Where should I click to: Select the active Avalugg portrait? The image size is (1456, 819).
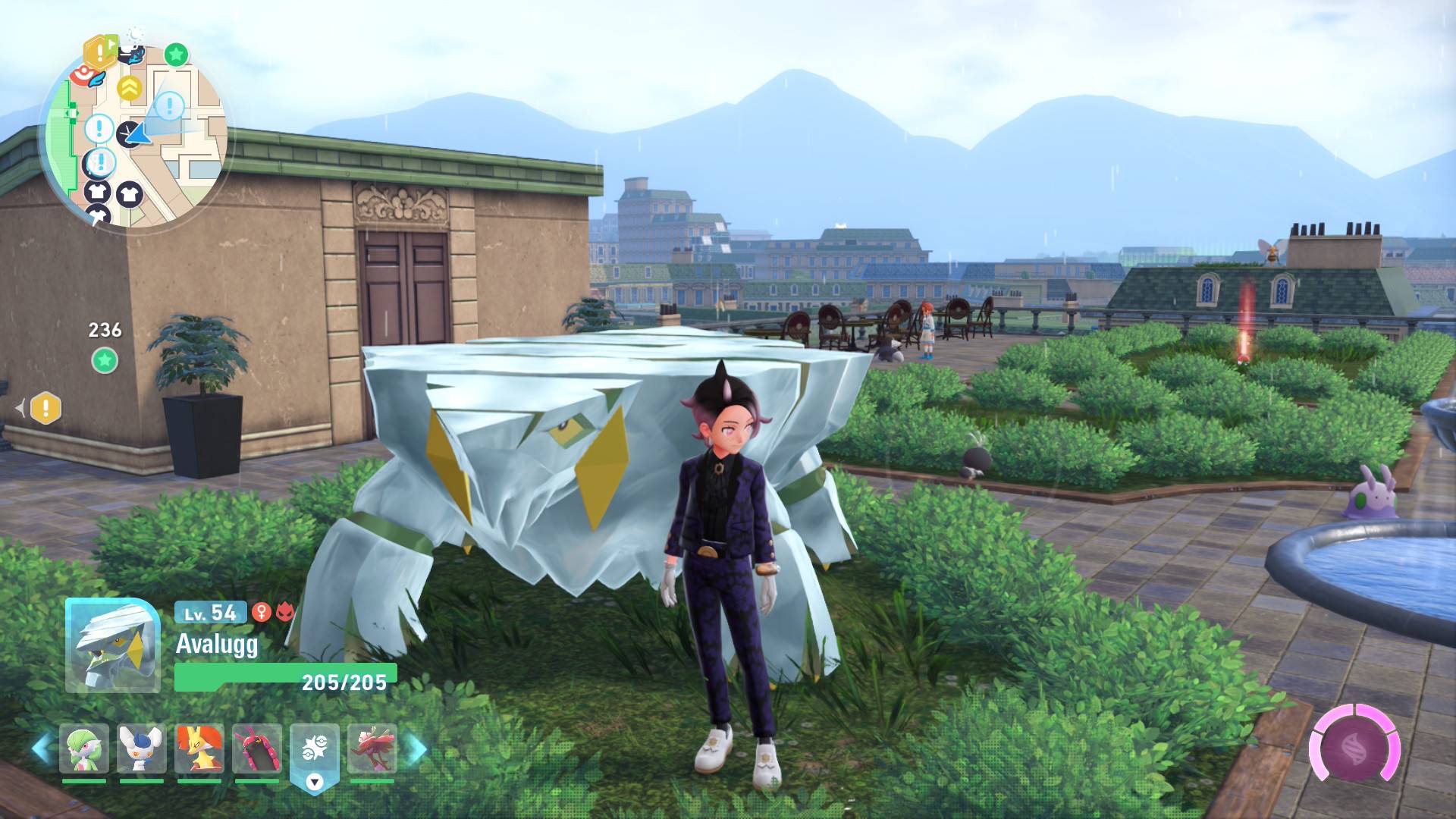pos(112,645)
